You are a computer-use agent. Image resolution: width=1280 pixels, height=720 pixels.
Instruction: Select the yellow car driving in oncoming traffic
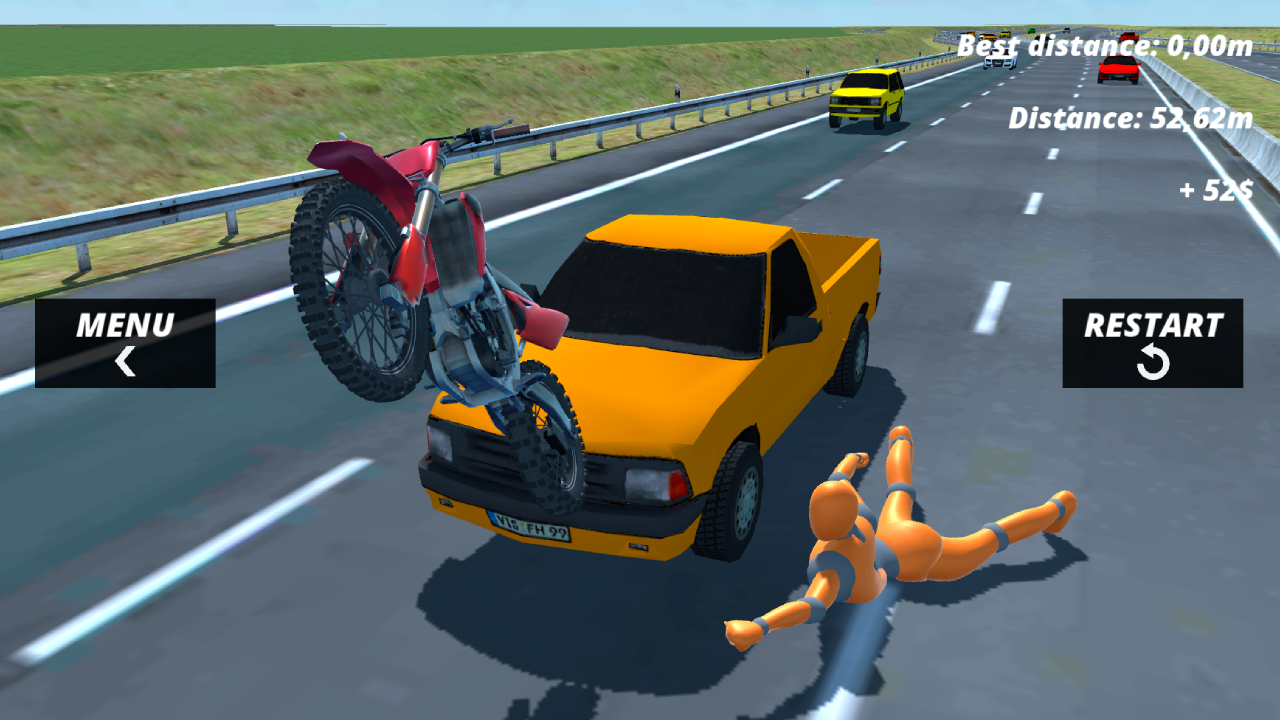[x=866, y=96]
